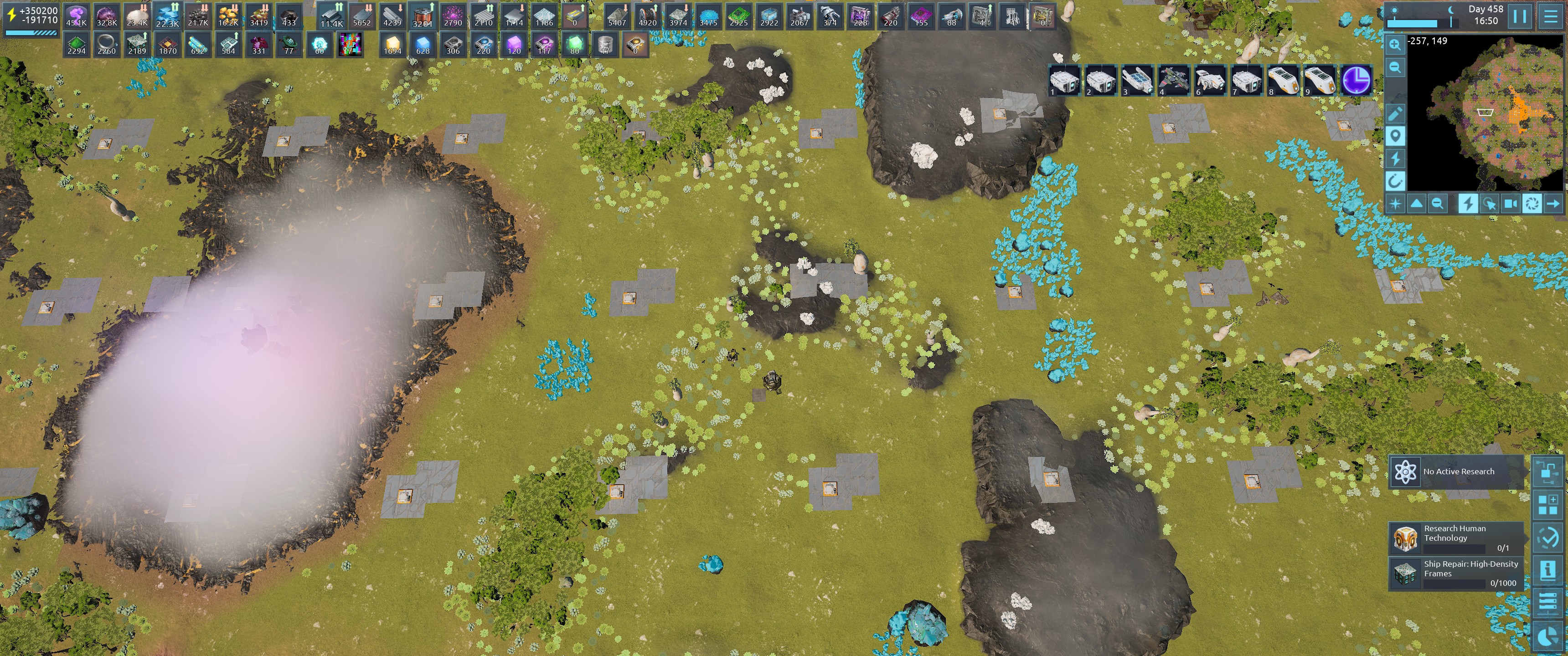
Task: Open the info book codex button
Action: tap(1547, 570)
